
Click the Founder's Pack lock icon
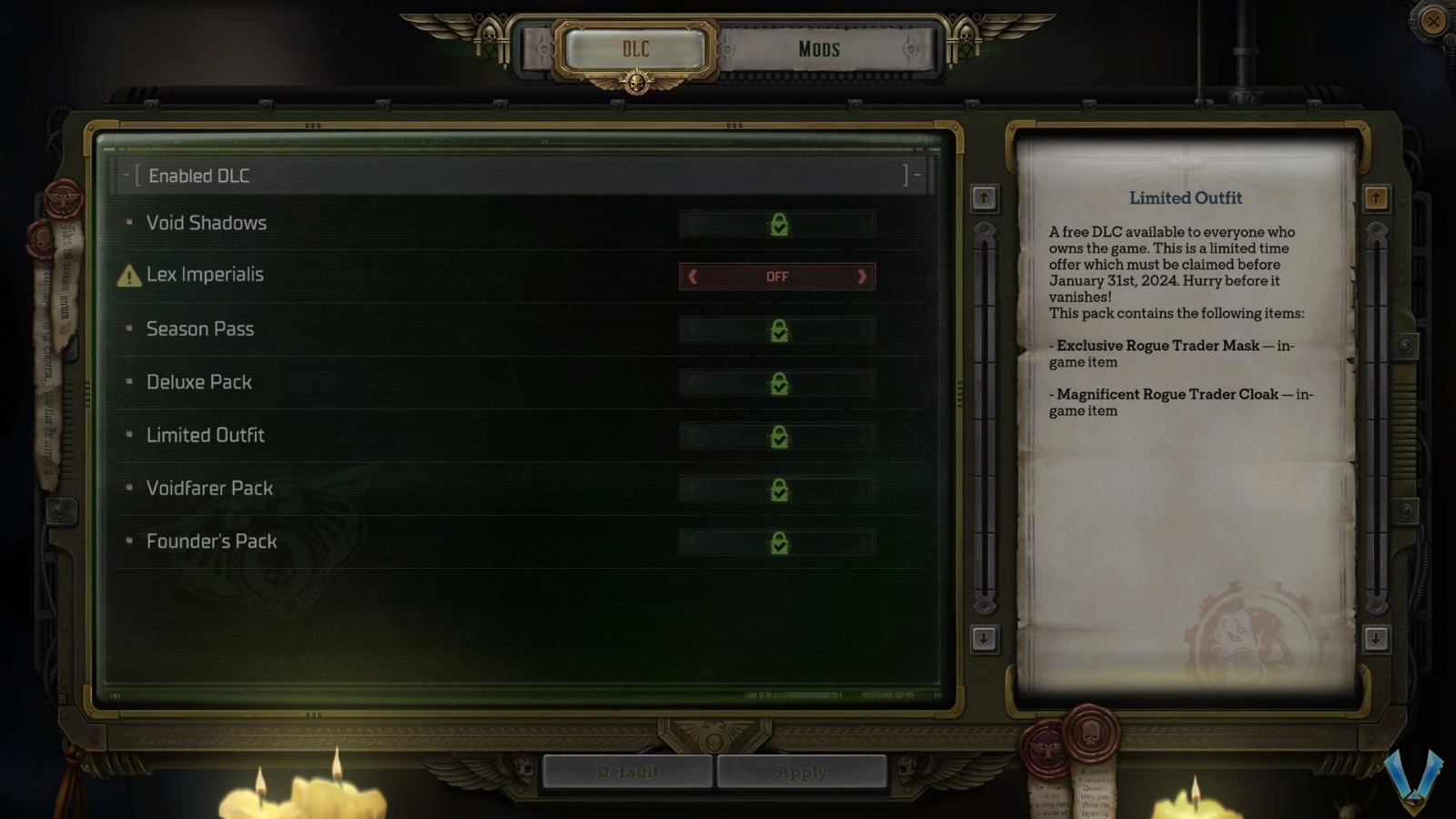click(778, 542)
